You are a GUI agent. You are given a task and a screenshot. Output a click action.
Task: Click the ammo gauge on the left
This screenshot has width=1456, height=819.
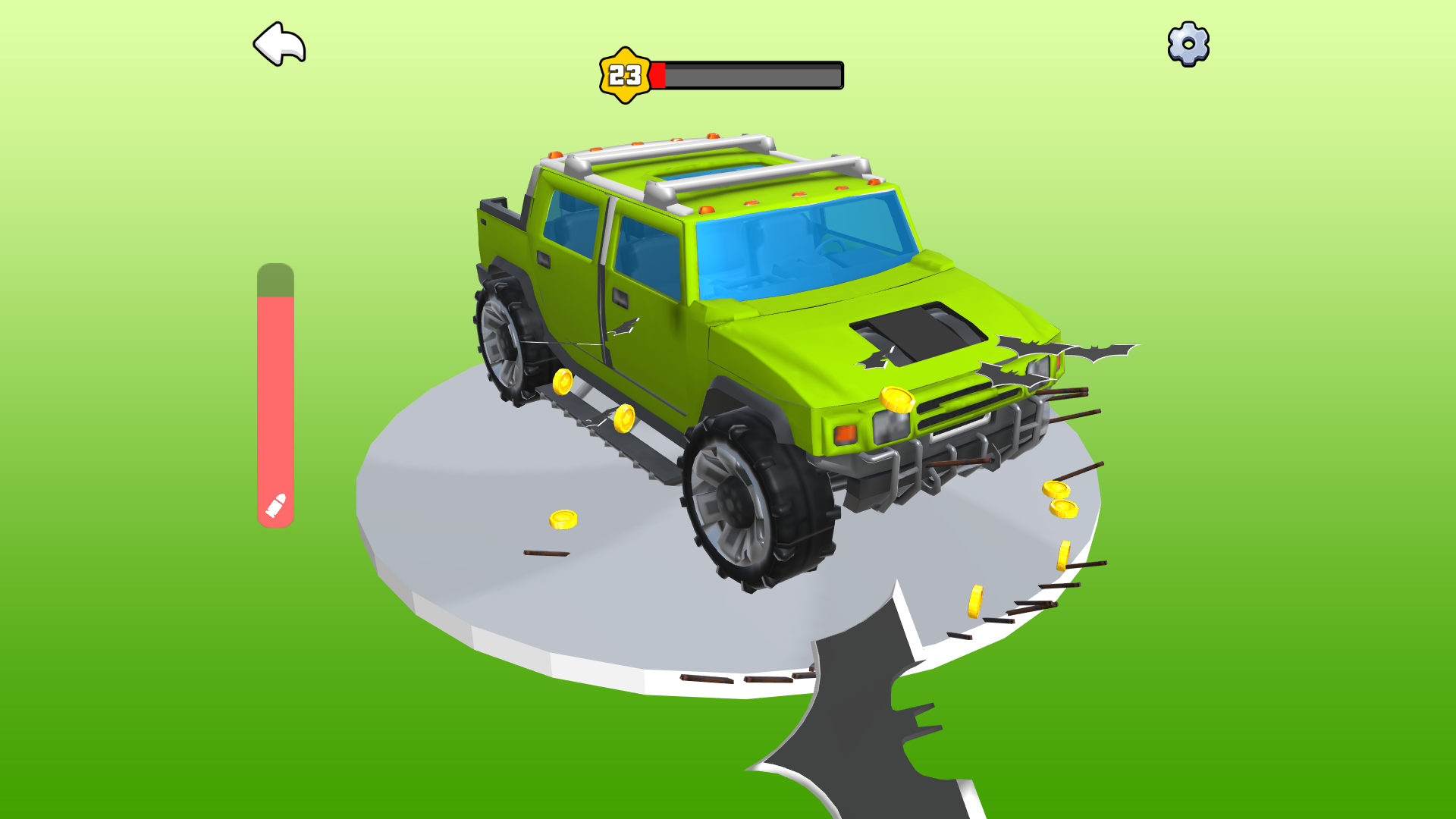[x=275, y=394]
